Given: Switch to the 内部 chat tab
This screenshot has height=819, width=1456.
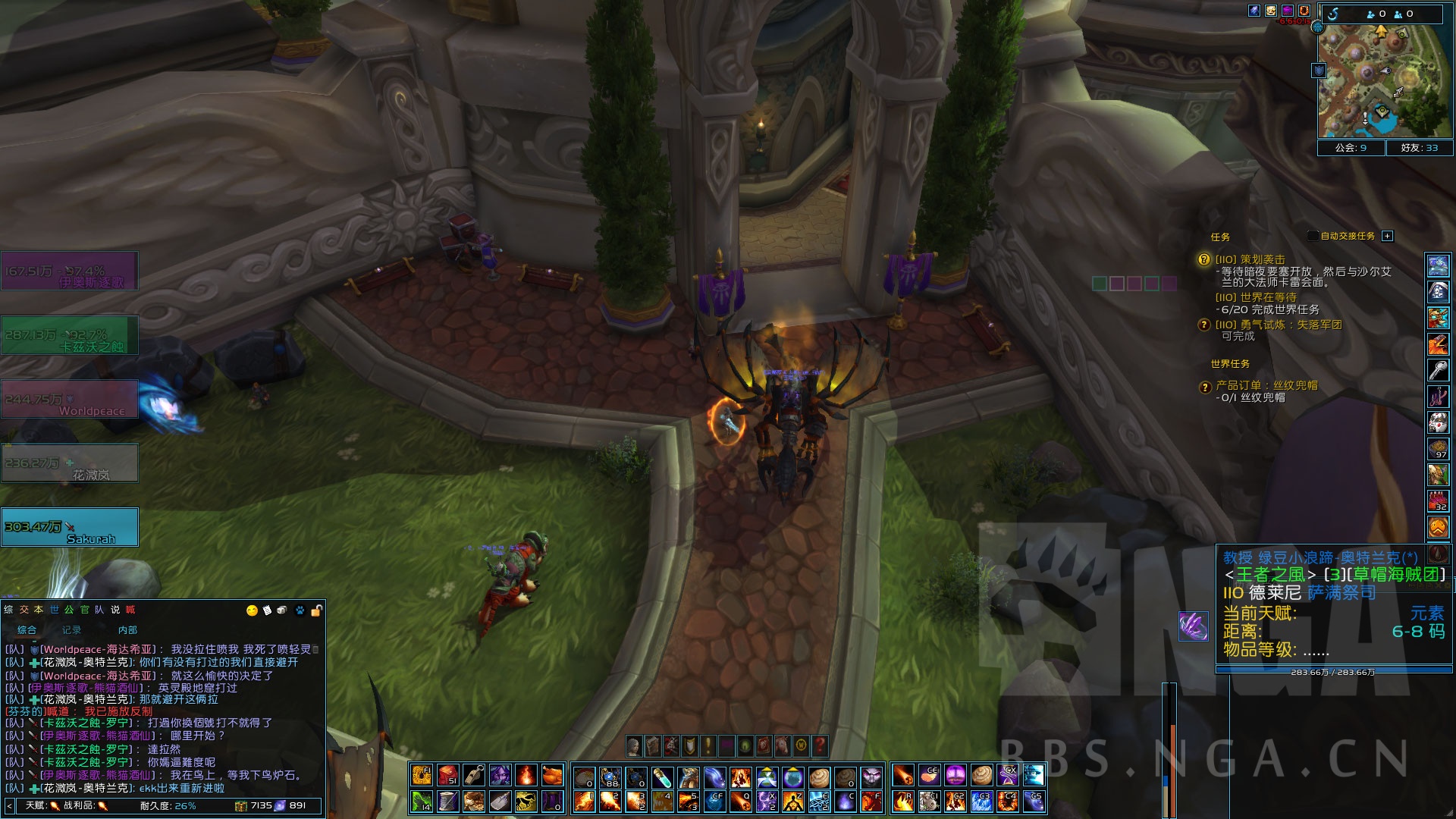Looking at the screenshot, I should (x=129, y=630).
